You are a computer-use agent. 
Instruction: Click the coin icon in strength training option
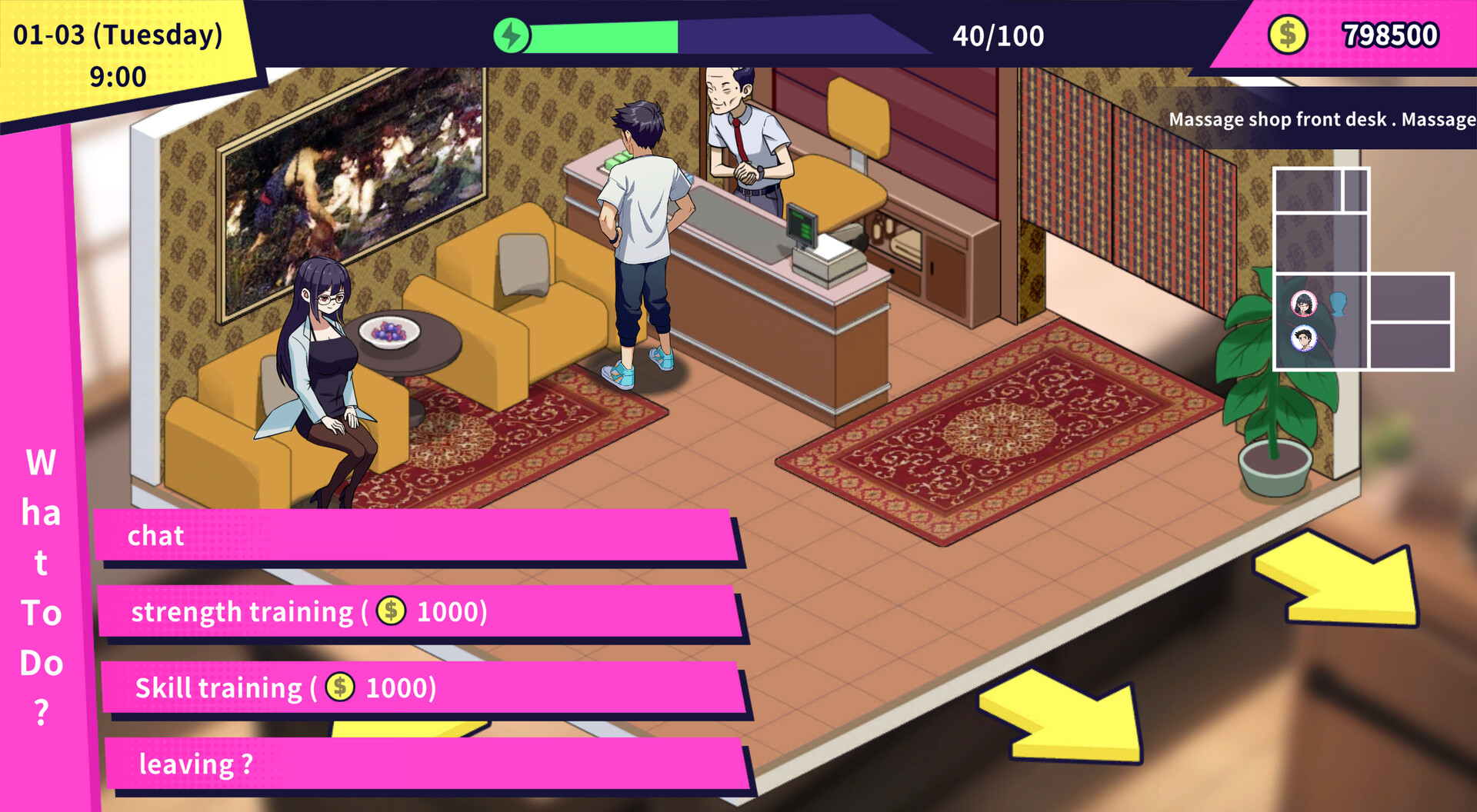click(x=391, y=611)
